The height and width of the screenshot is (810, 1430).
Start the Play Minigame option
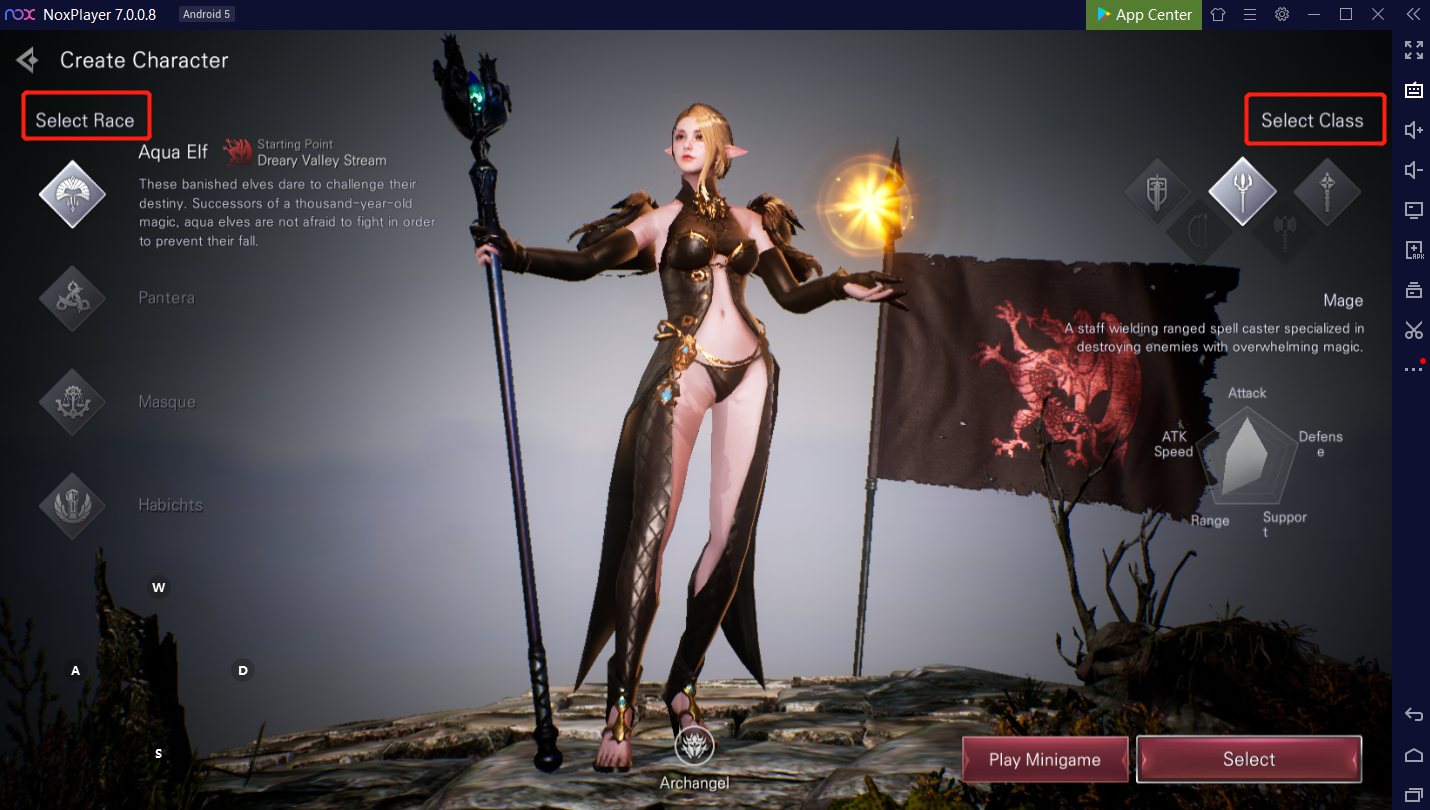coord(1045,760)
